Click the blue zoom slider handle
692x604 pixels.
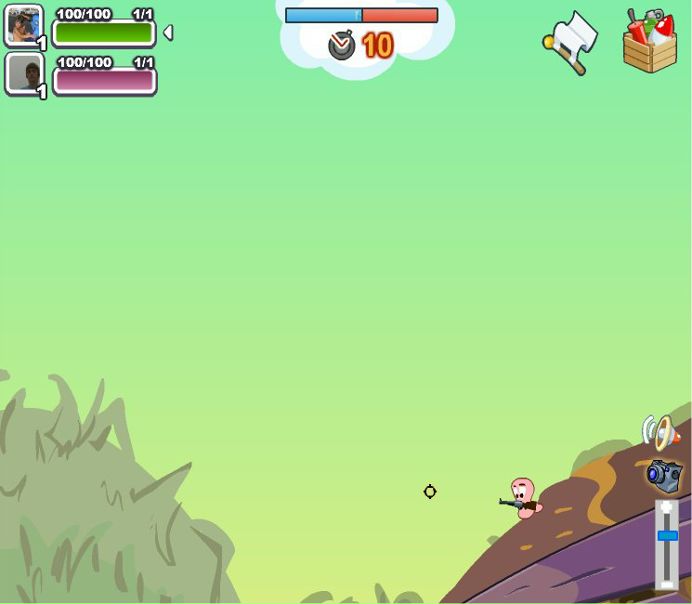pos(667,537)
